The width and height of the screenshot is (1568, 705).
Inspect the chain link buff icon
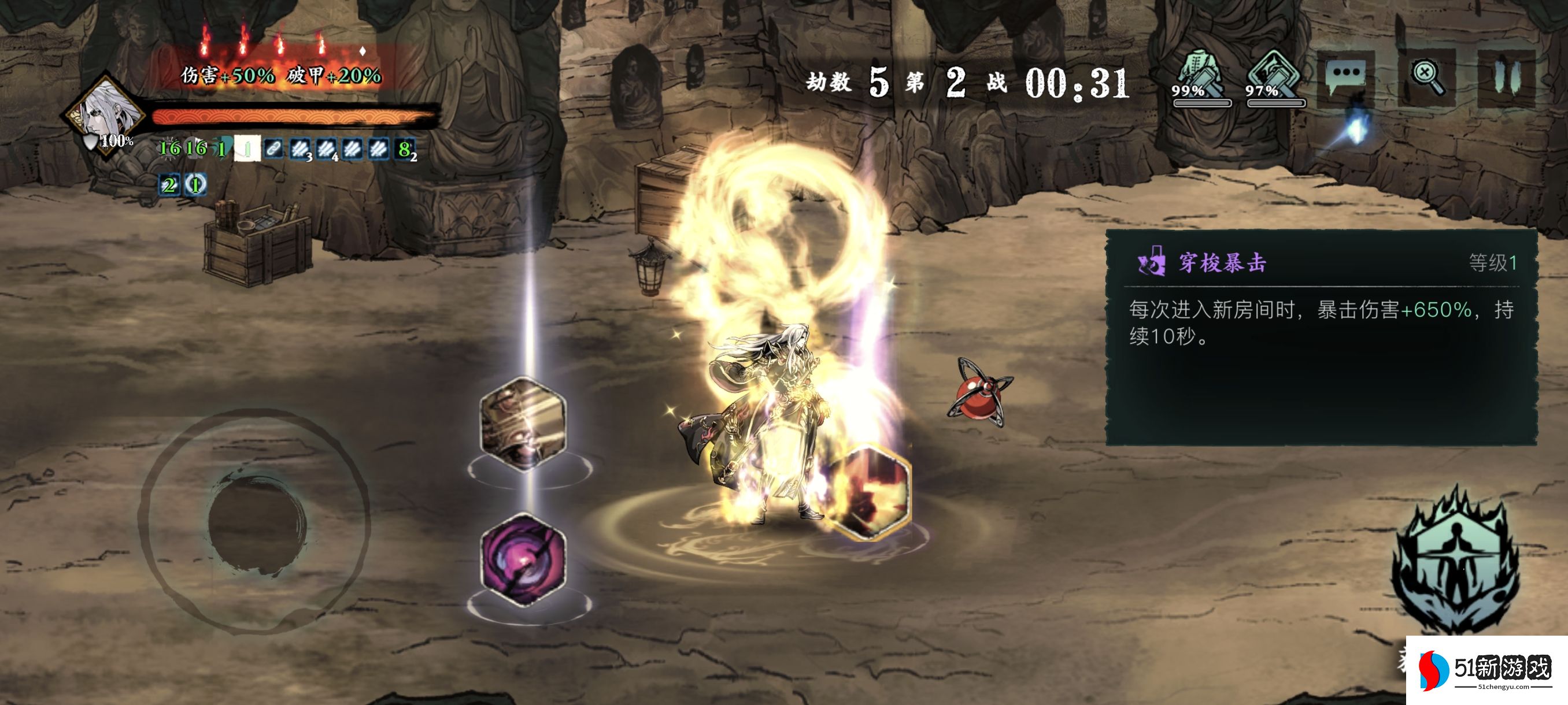[273, 149]
